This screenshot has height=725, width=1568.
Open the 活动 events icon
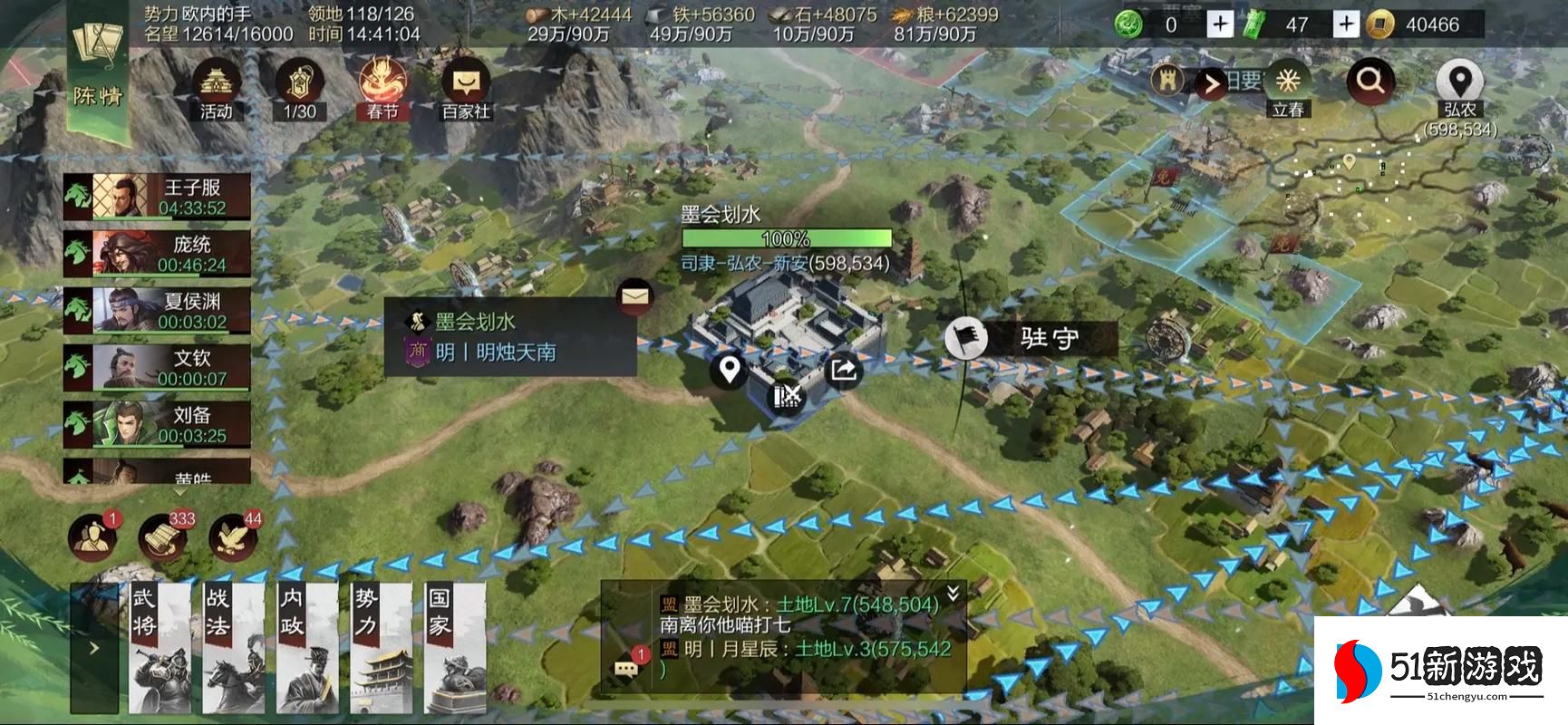[217, 89]
